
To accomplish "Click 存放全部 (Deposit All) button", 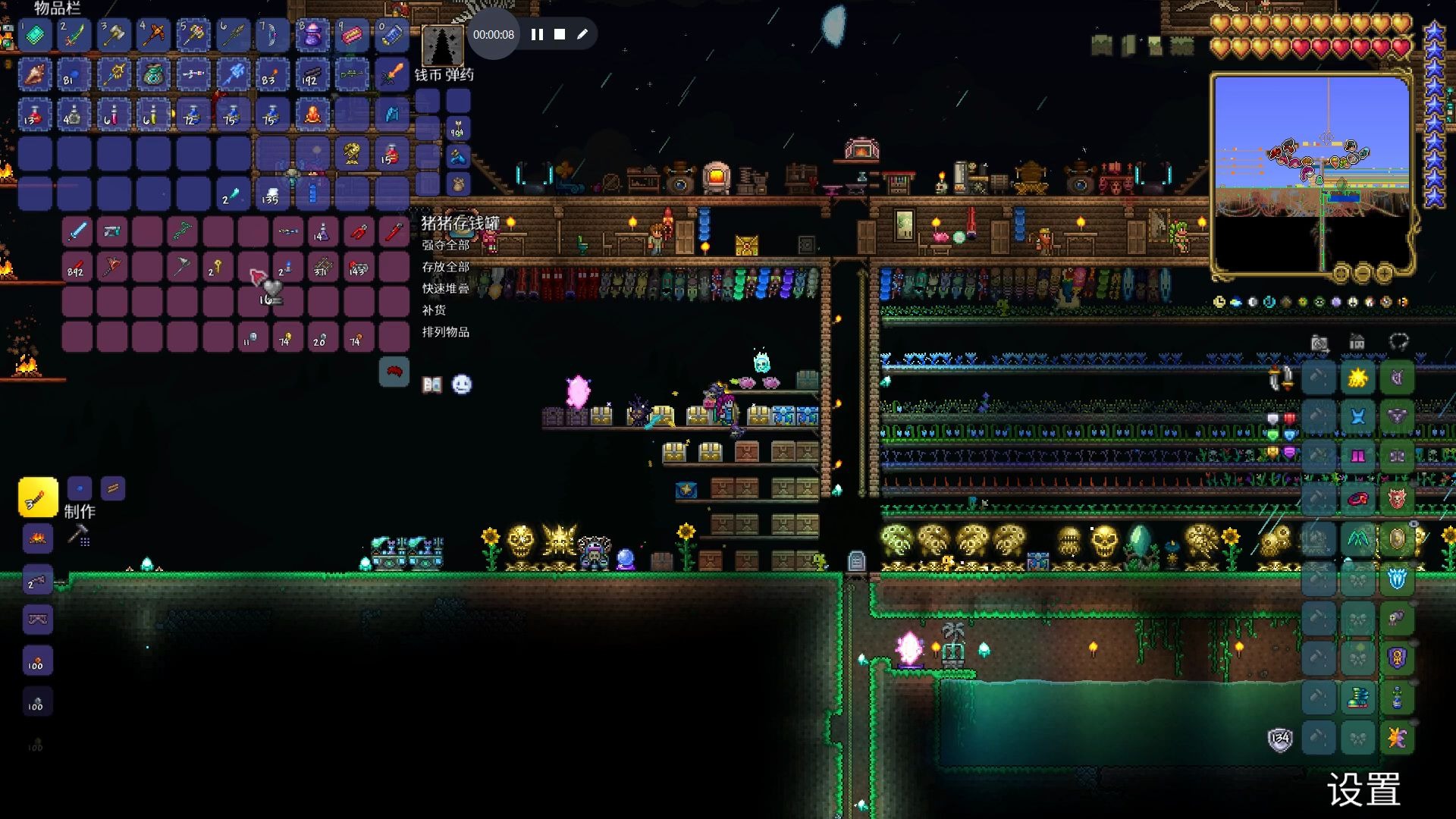I will coord(446,267).
